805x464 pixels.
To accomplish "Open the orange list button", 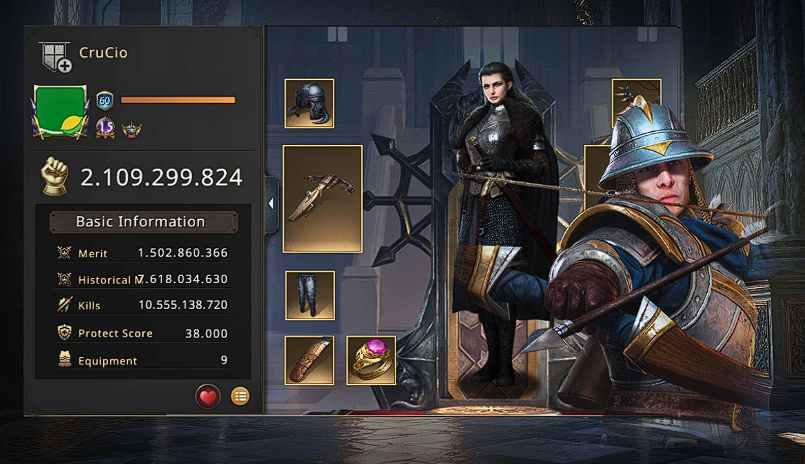I will coord(240,396).
